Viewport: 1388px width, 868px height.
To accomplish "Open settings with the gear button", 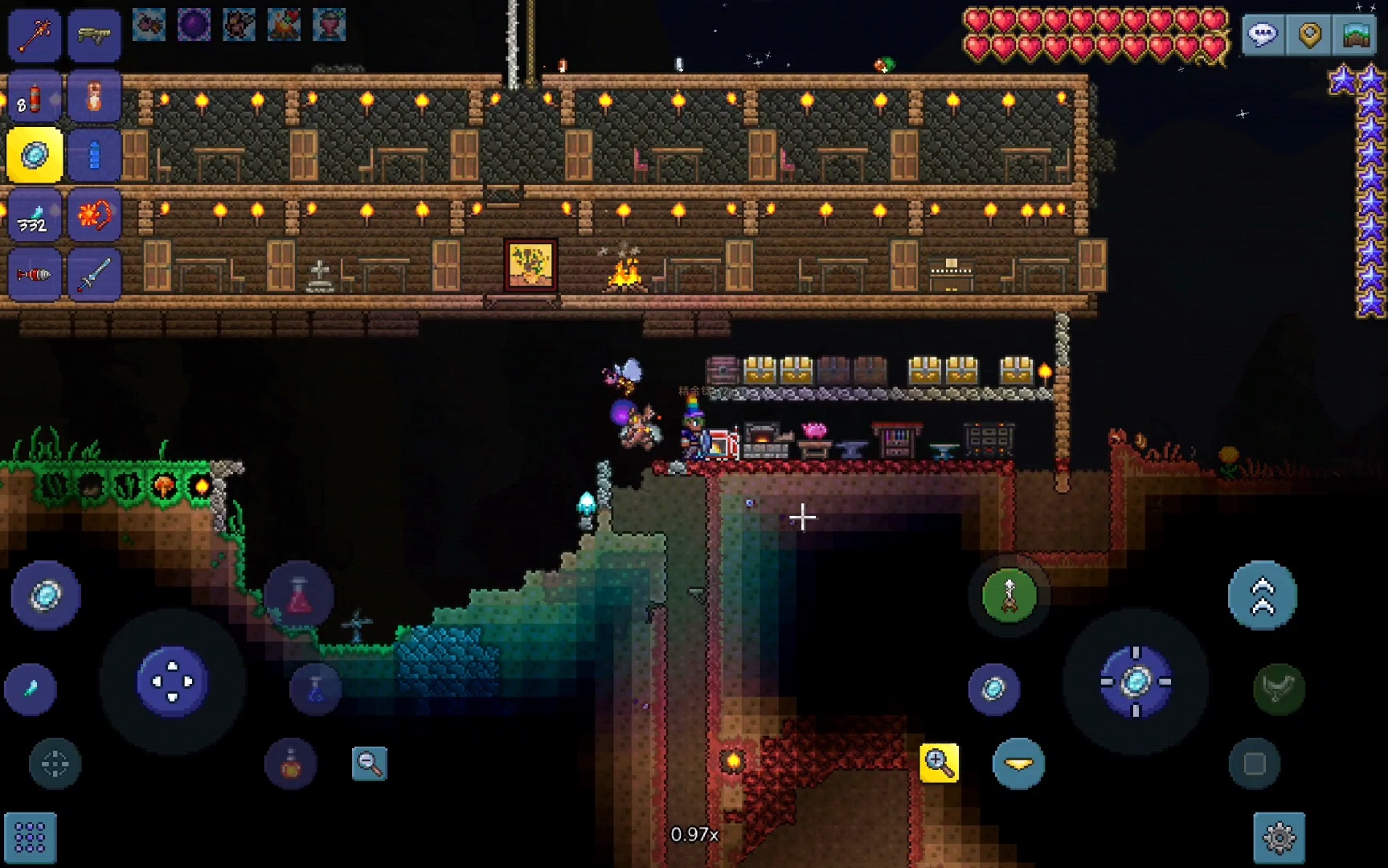I will [x=1279, y=837].
